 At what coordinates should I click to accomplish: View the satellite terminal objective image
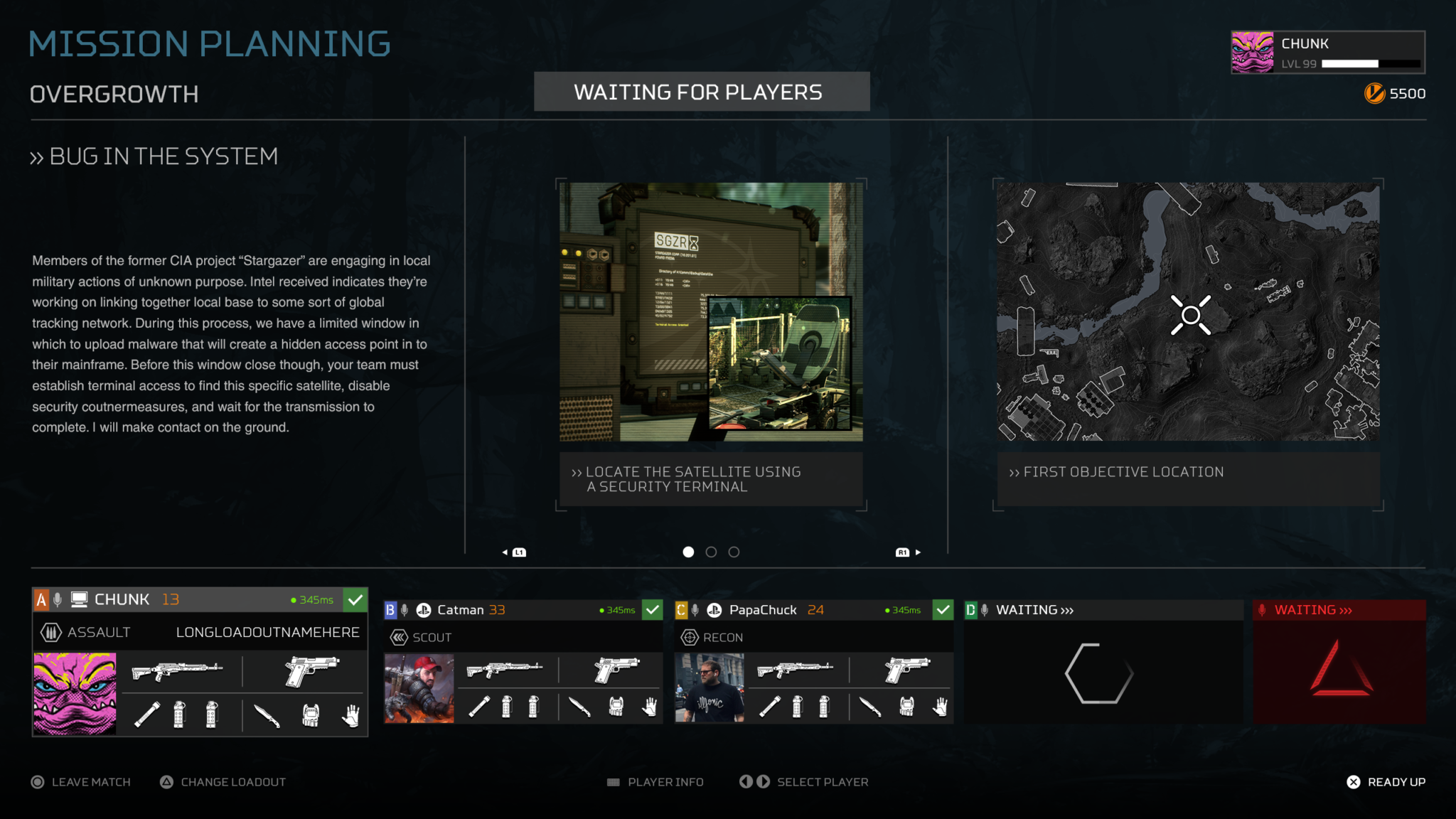tap(711, 311)
